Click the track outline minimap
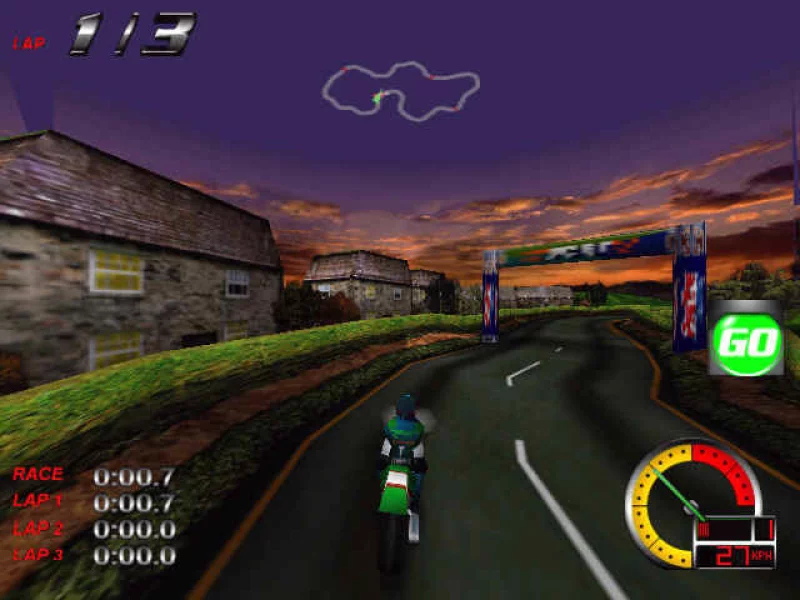This screenshot has height=600, width=800. [x=400, y=91]
